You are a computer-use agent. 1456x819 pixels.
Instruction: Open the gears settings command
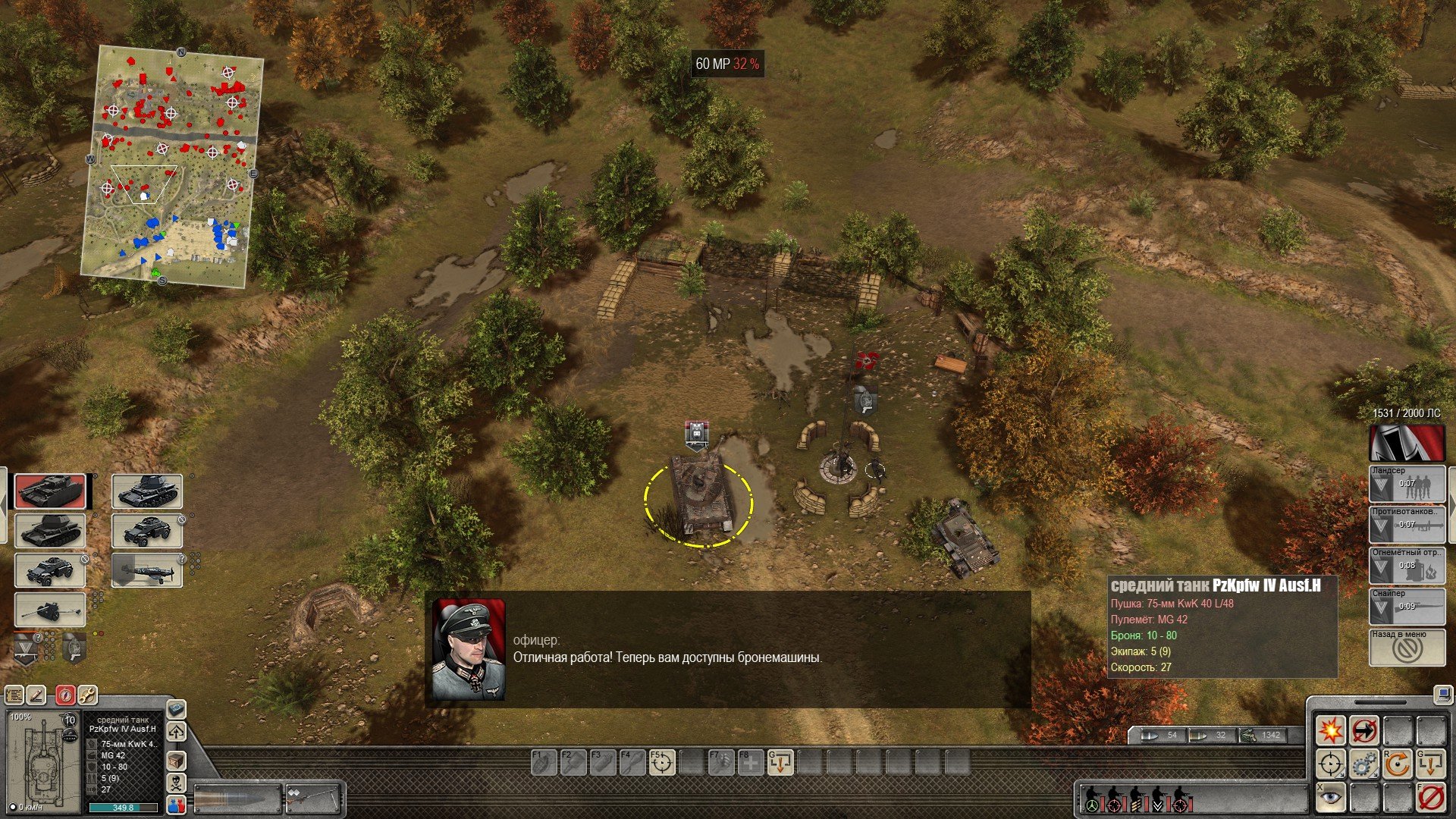pyautogui.click(x=1364, y=764)
